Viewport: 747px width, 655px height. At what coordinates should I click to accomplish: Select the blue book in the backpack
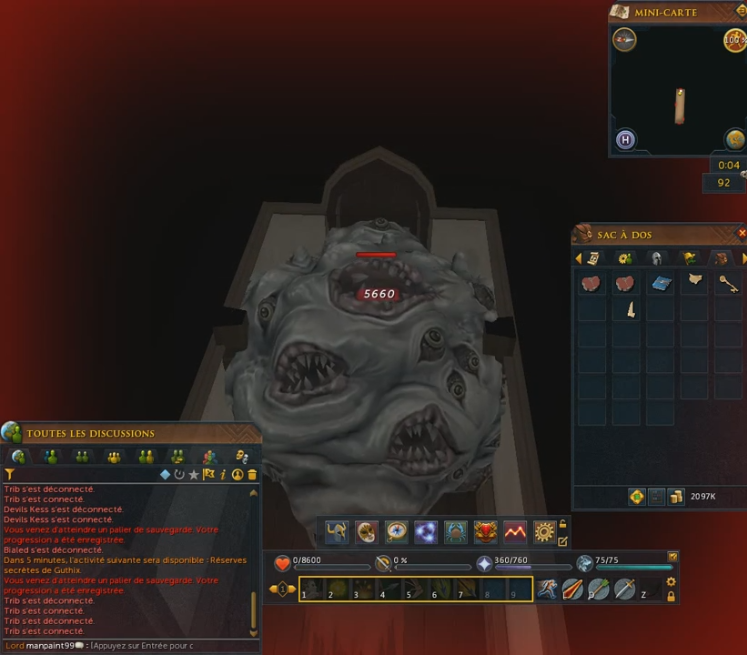[x=660, y=284]
